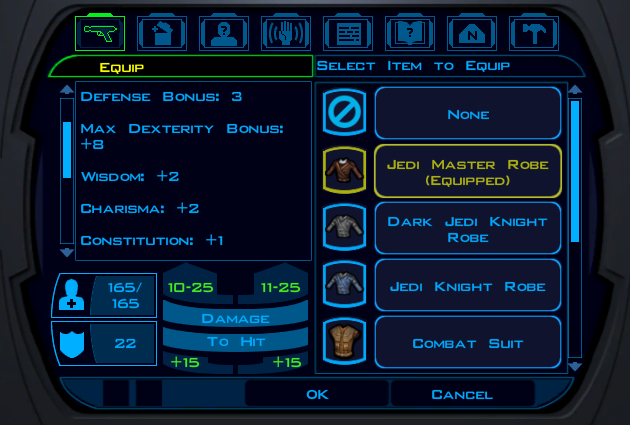The width and height of the screenshot is (630, 425).
Task: Confirm selection with OK
Action: tap(317, 394)
